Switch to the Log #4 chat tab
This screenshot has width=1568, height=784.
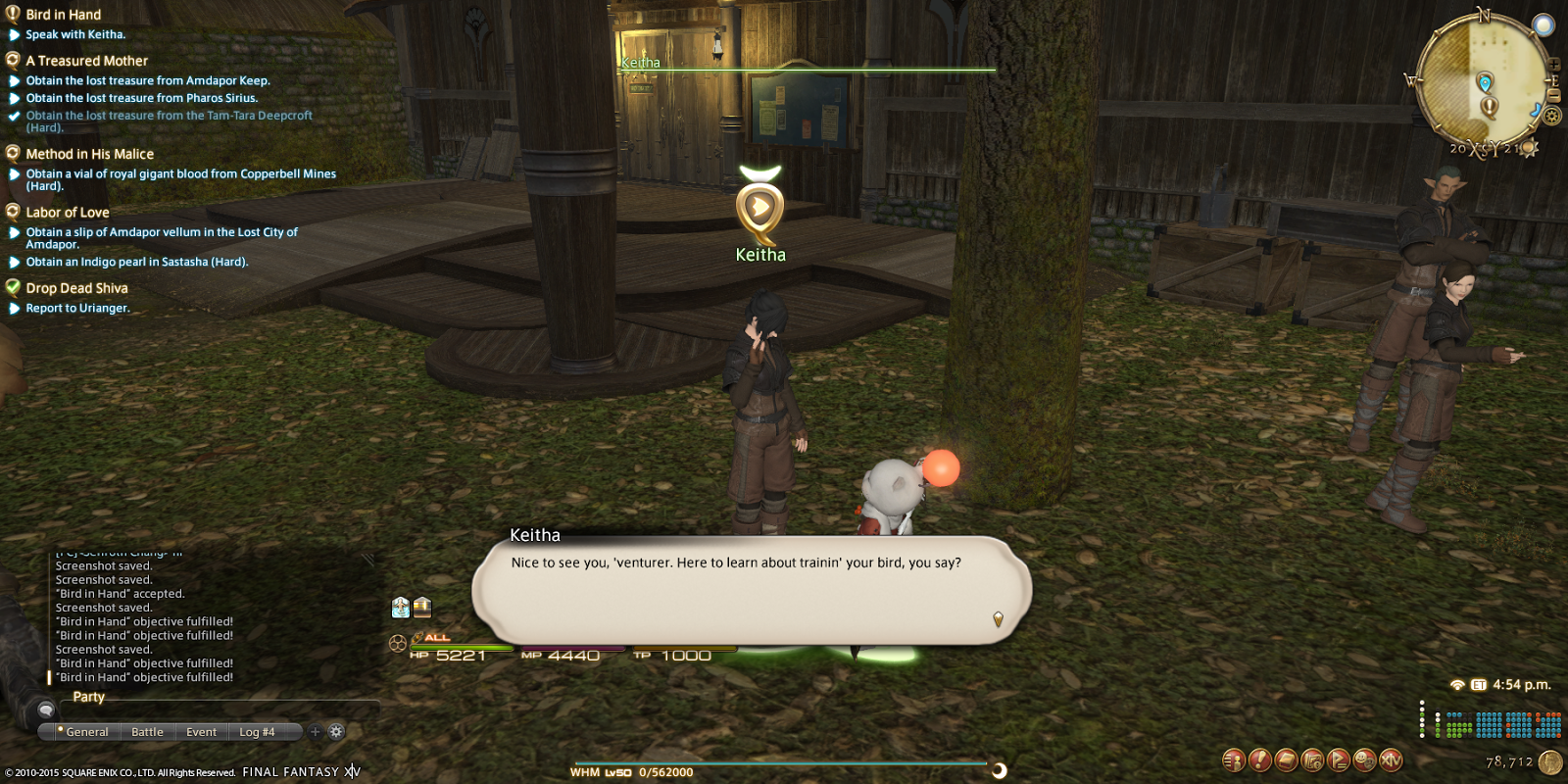click(x=259, y=731)
